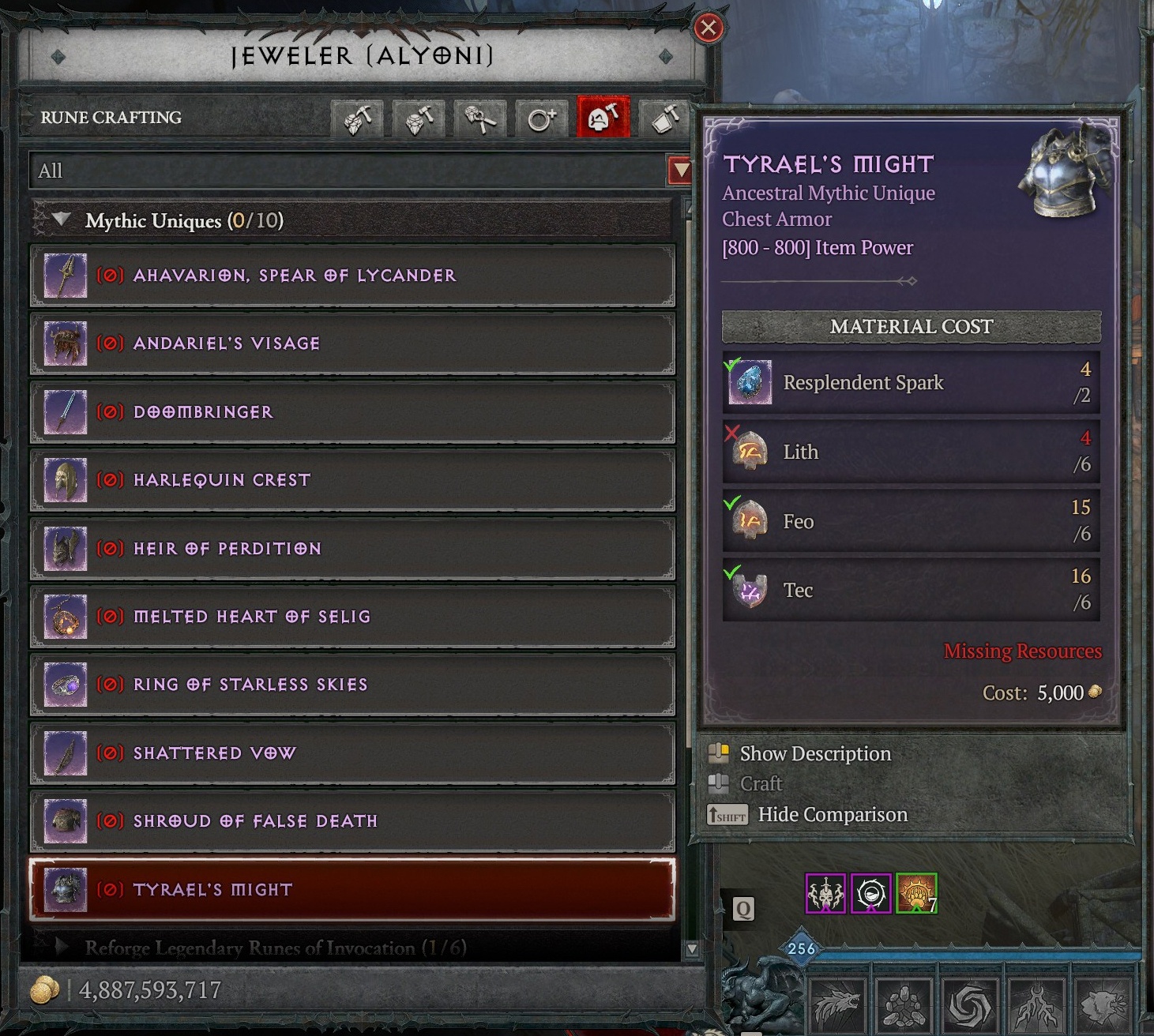Open the Salvage tab icon

coord(664,118)
